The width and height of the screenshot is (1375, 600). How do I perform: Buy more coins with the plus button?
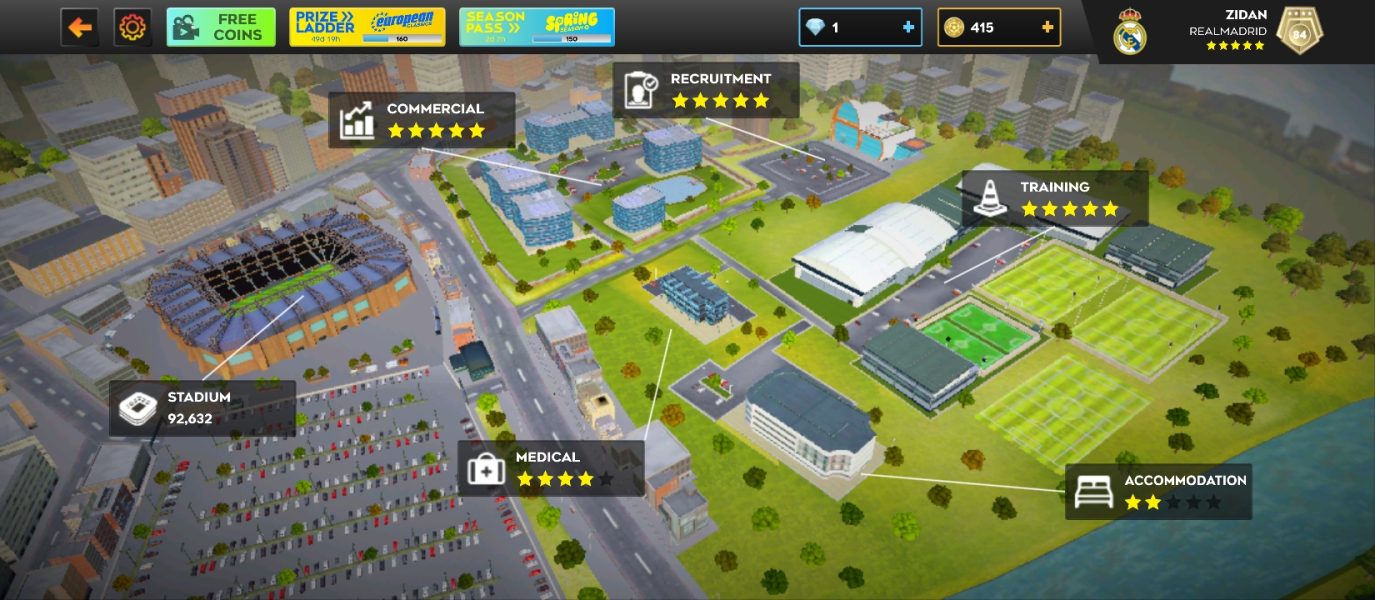pyautogui.click(x=1047, y=27)
